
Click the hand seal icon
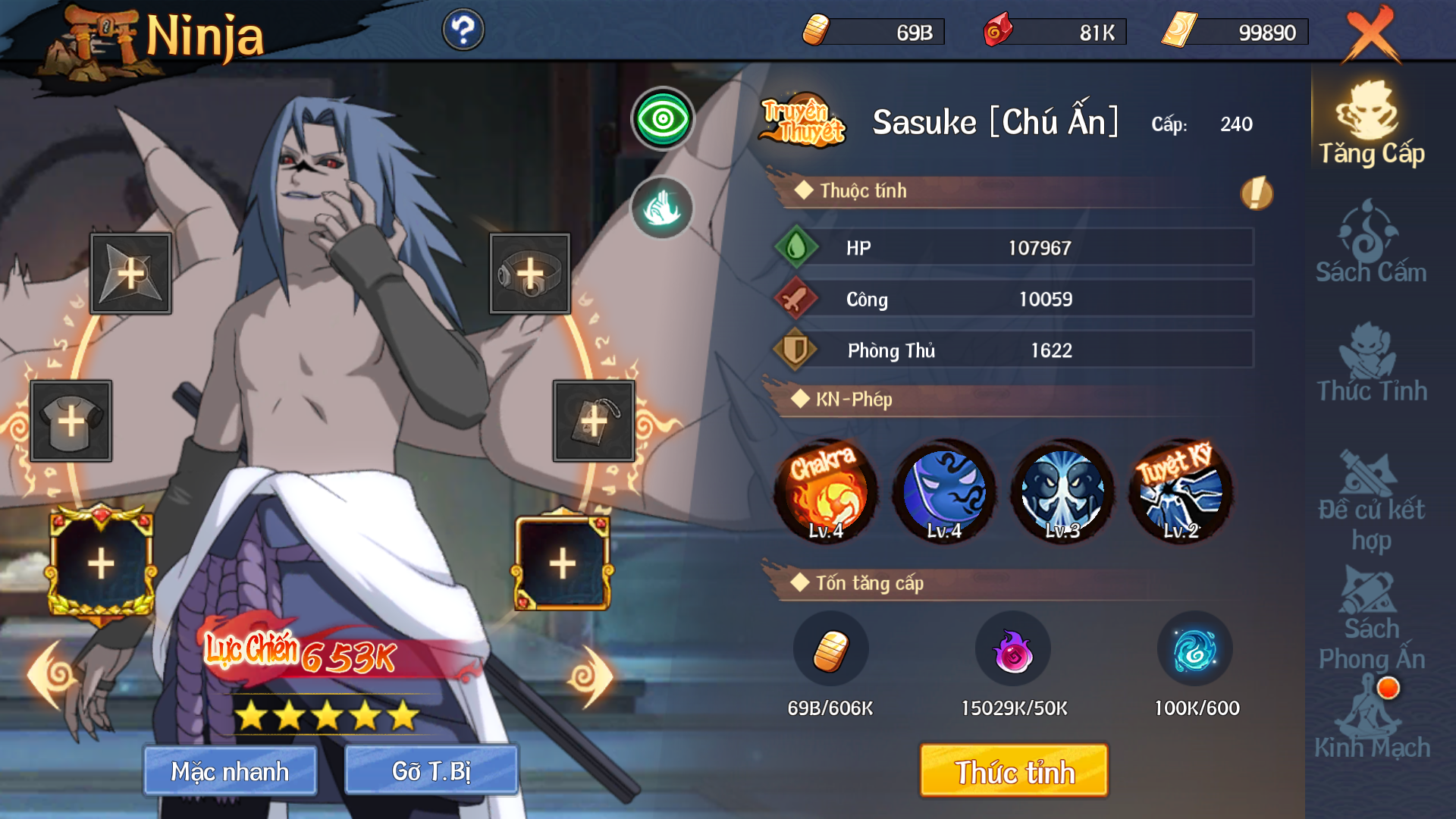click(x=662, y=207)
